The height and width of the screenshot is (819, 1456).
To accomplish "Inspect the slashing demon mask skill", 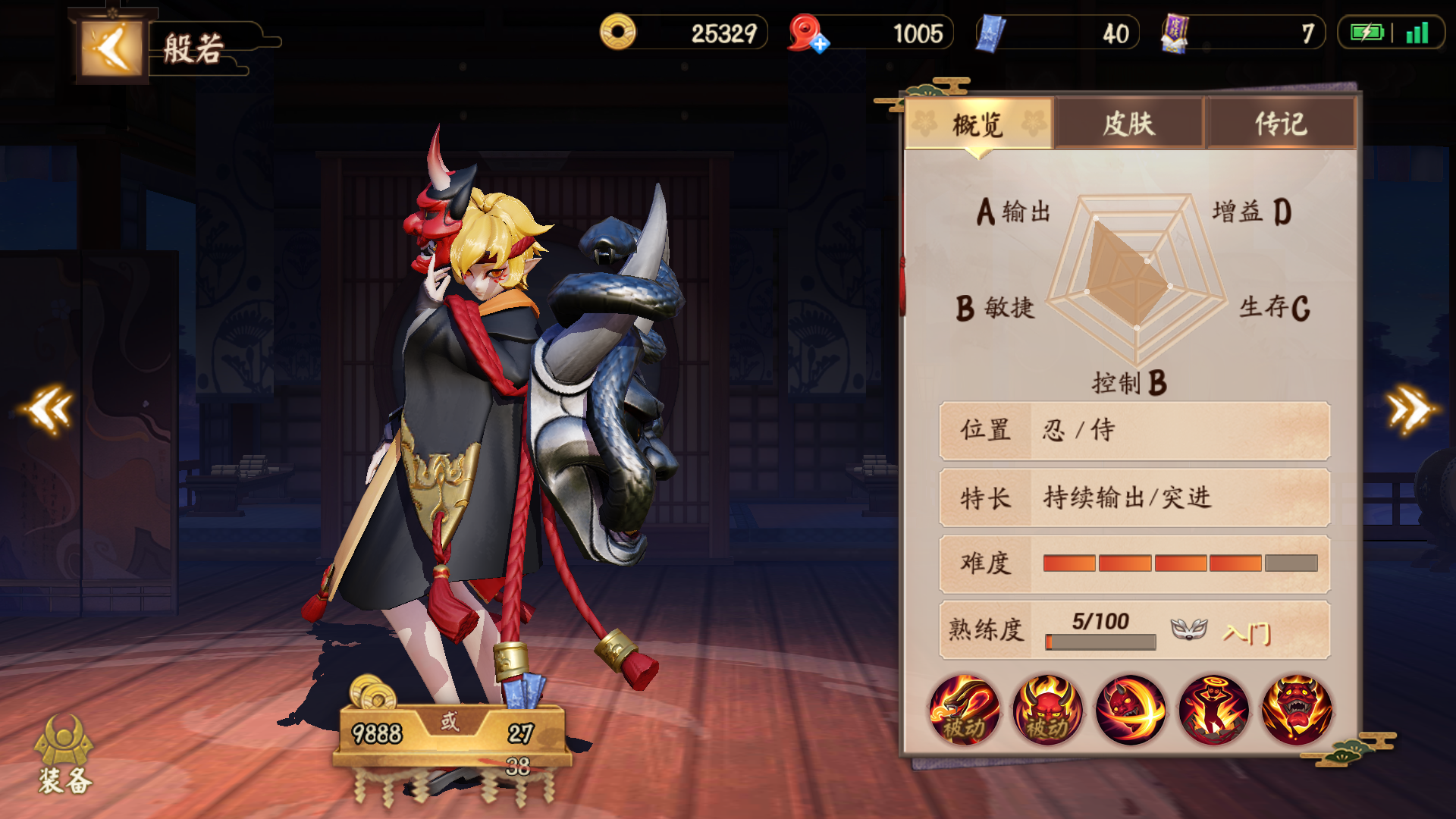I will pyautogui.click(x=1131, y=711).
